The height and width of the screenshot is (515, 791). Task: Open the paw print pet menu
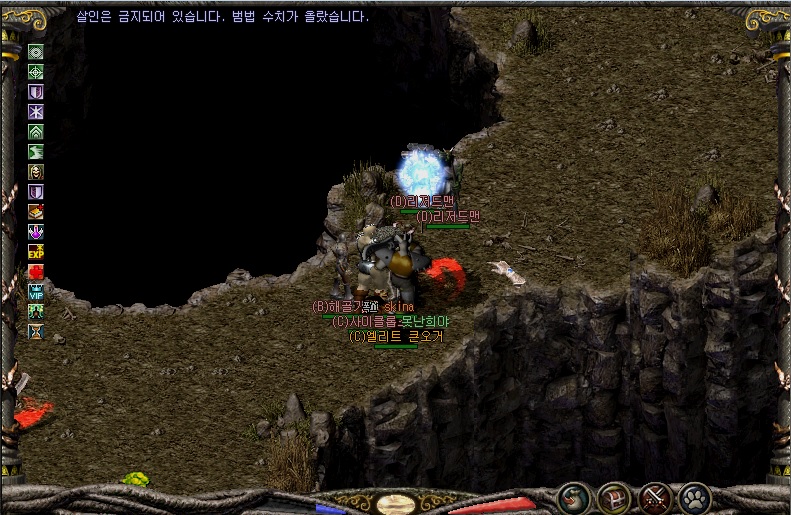click(x=694, y=496)
